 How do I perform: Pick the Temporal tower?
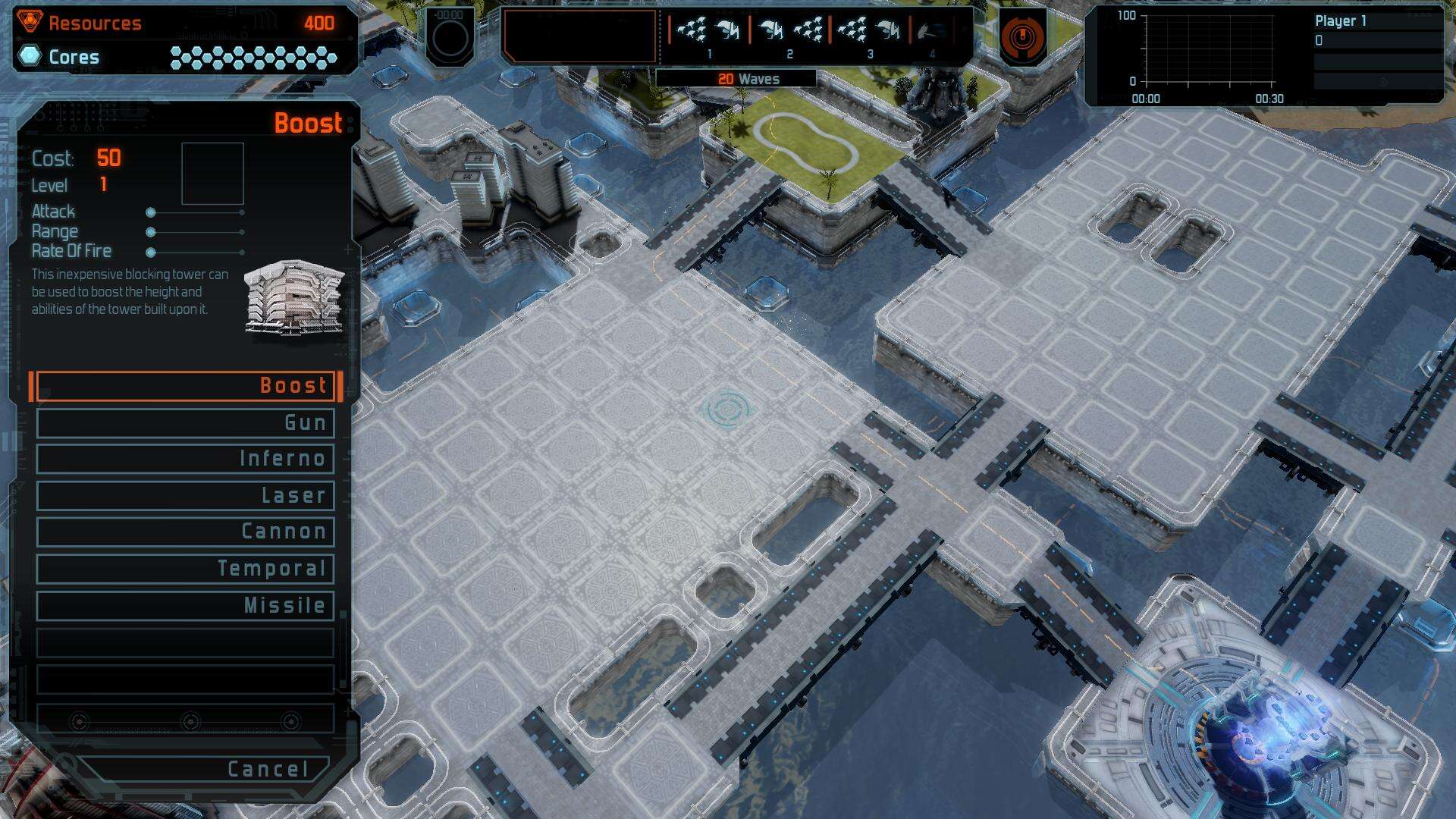tap(186, 569)
